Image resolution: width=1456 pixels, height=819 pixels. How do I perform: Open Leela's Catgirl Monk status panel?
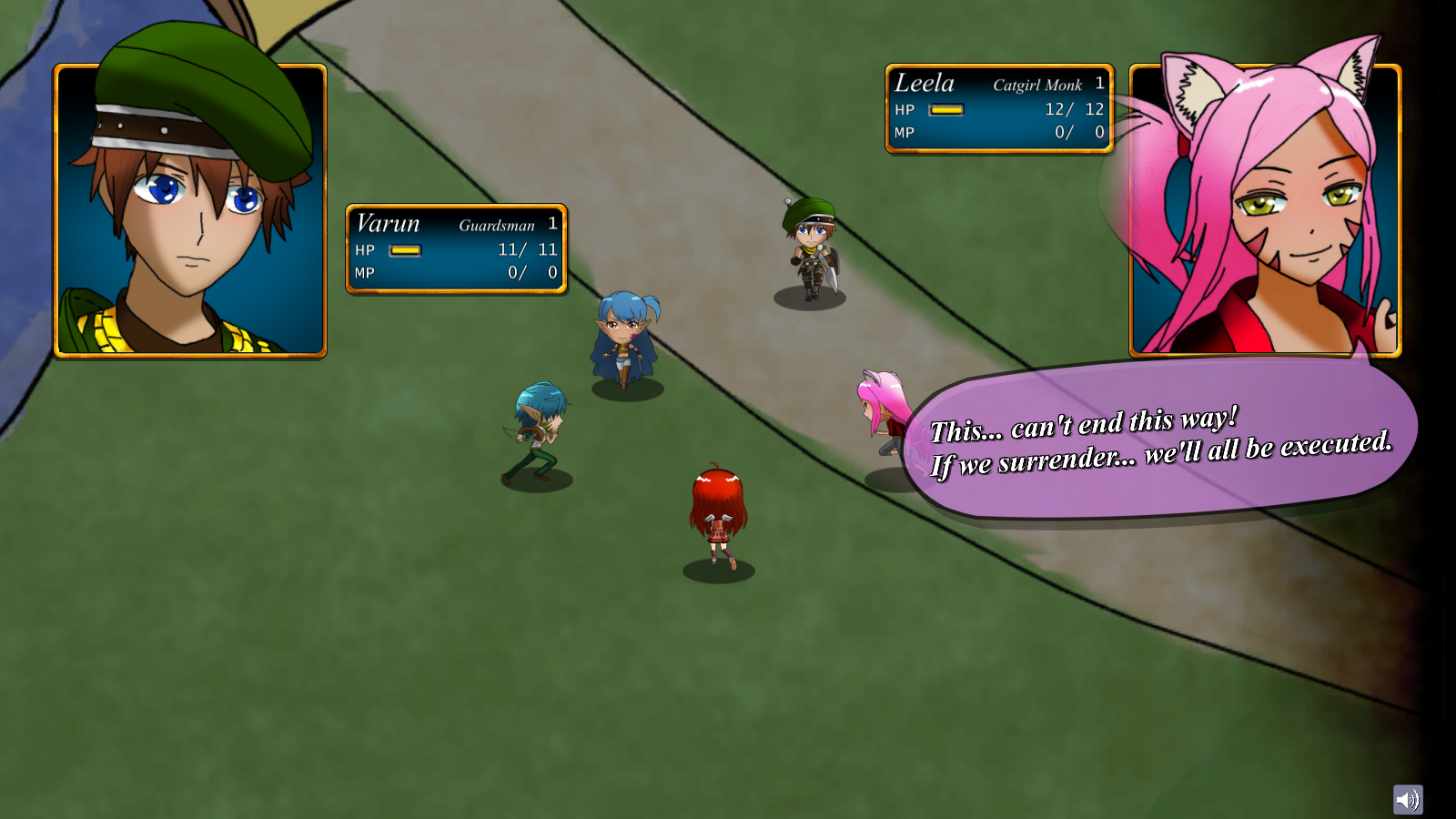point(998,108)
